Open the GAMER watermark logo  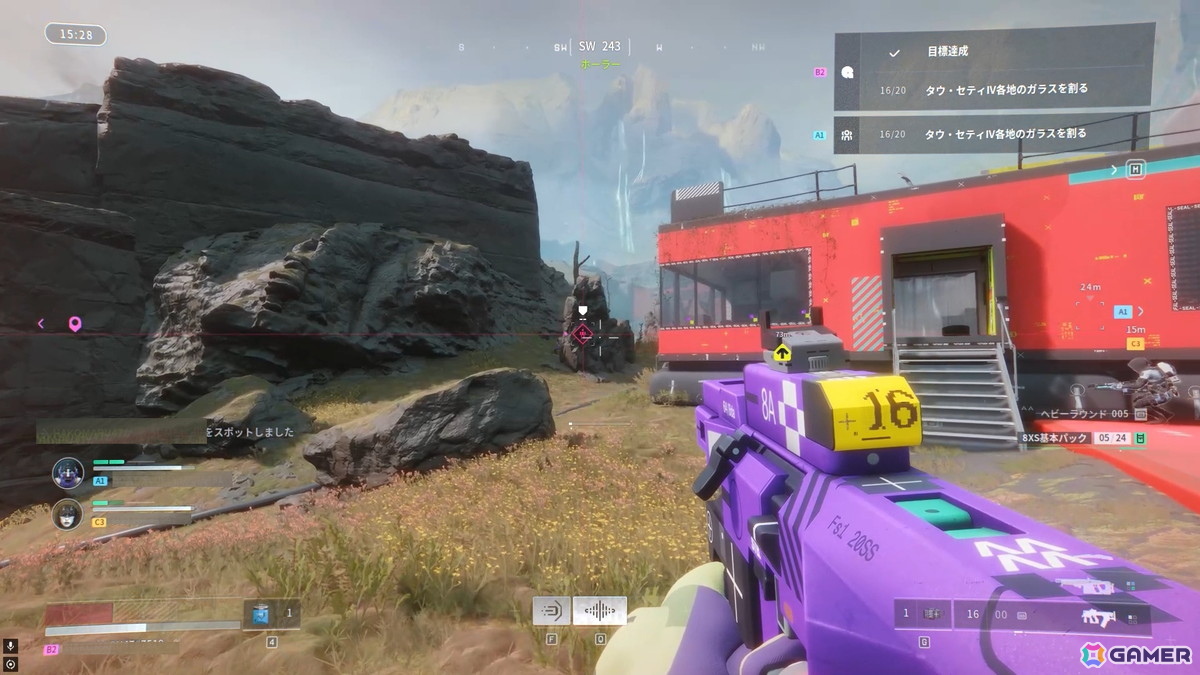click(1136, 654)
